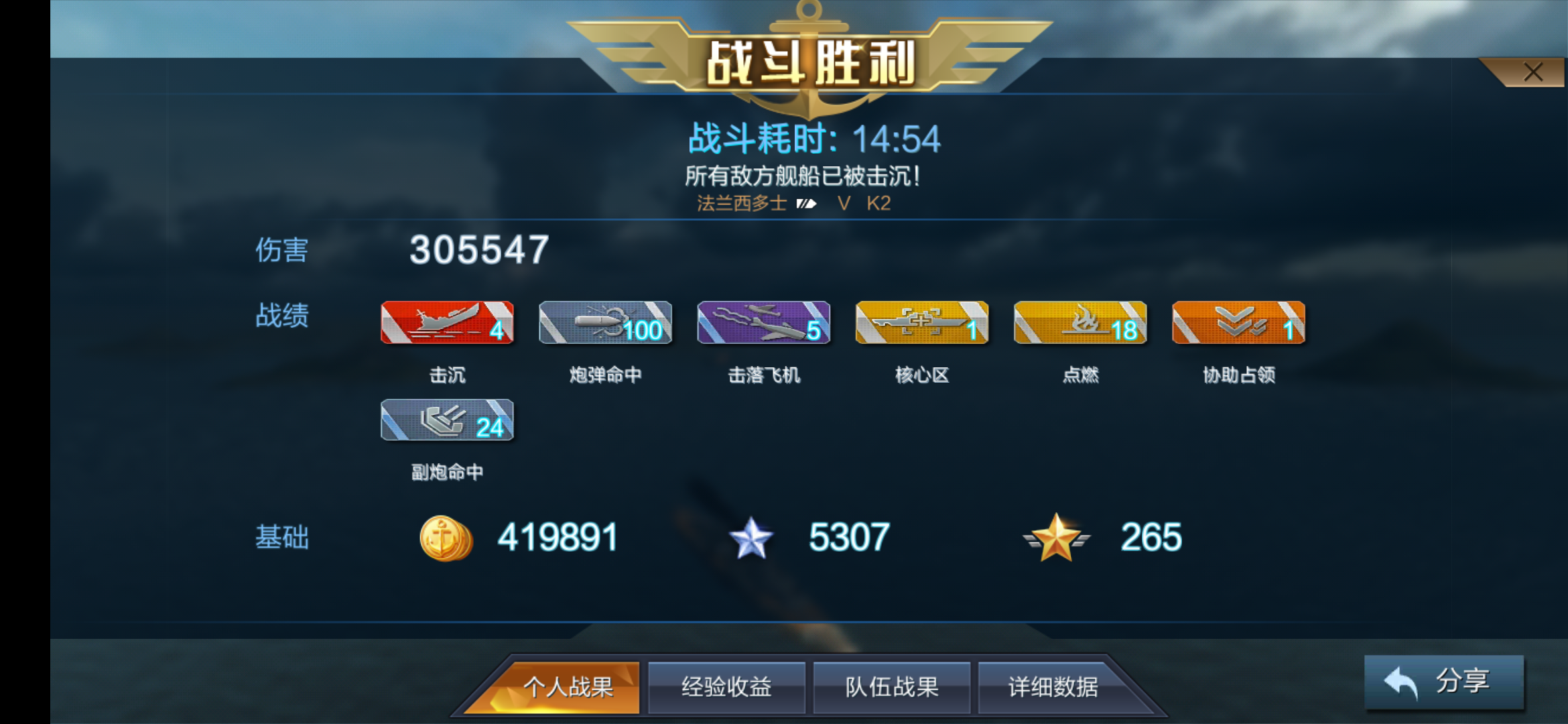Select the 协助占领 assist capture badge

(1238, 324)
